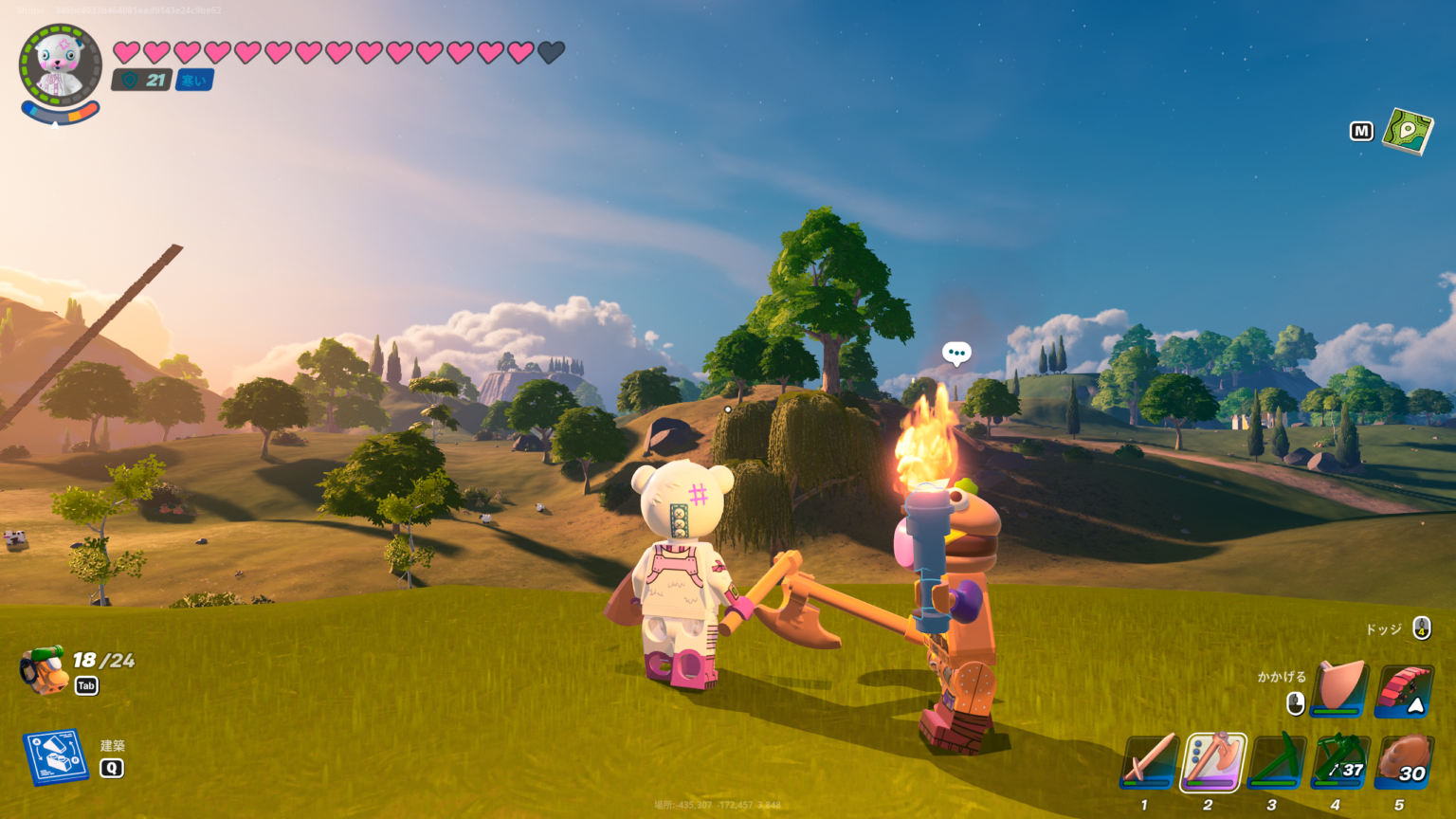This screenshot has width=1456, height=819.
Task: Choose the green pickaxe hotbar slot
Action: click(x=1276, y=761)
